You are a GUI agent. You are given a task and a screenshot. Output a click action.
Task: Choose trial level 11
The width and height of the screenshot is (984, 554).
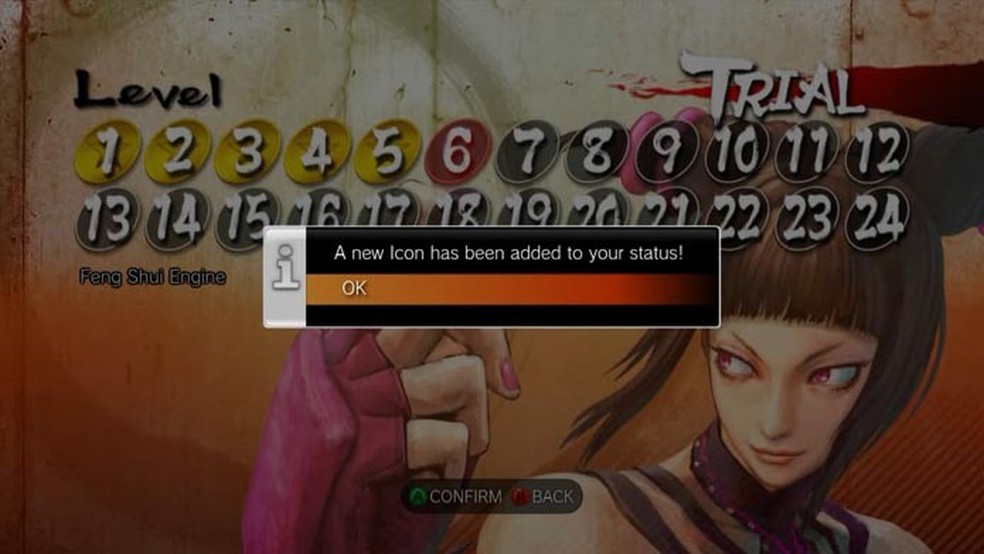click(x=807, y=153)
